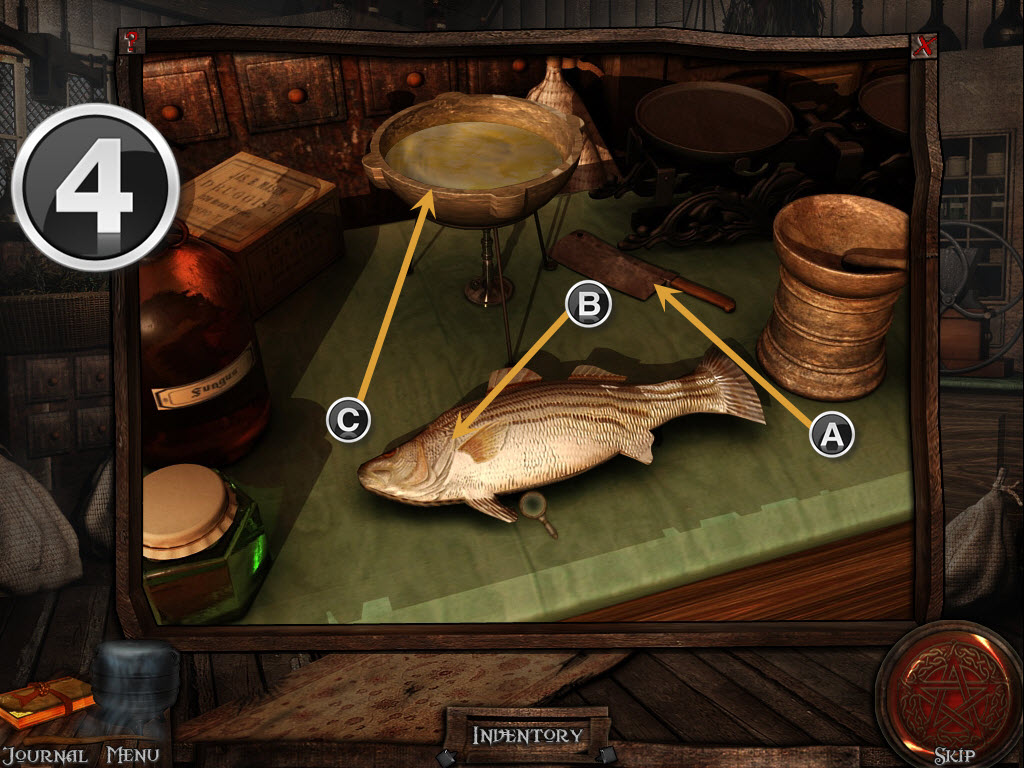Open the puzzle help question mark

(130, 42)
